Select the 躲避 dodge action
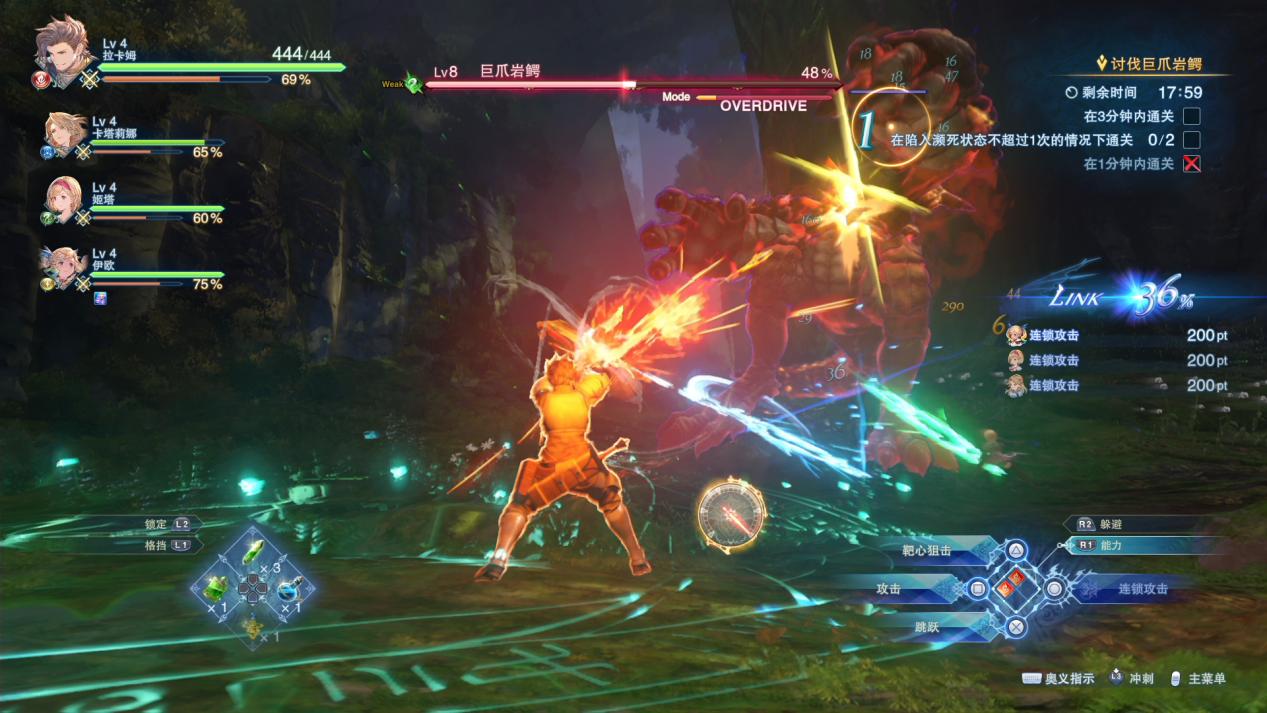The image size is (1267, 713). click(x=1110, y=524)
